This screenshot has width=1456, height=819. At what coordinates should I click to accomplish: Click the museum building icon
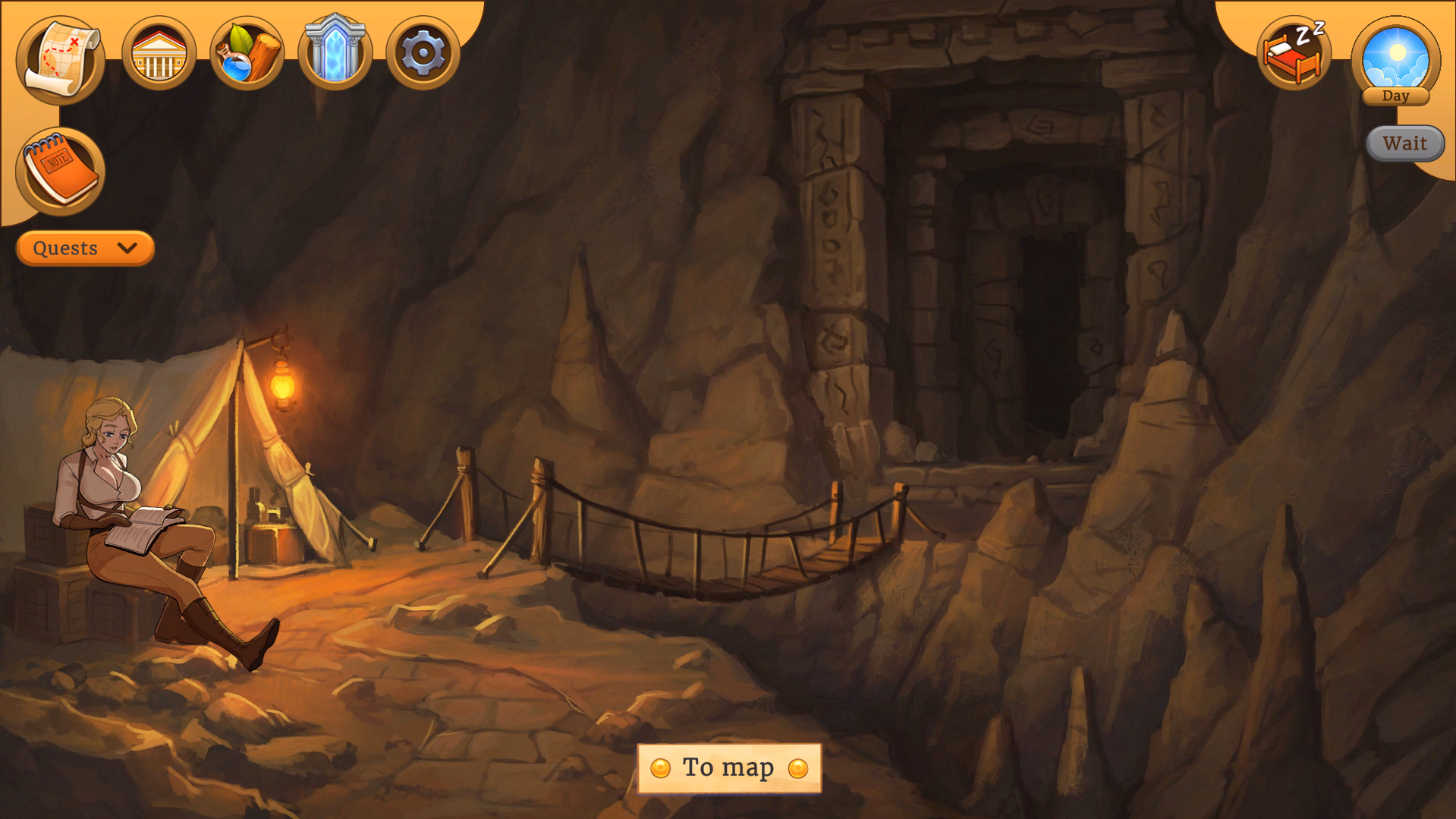coord(159,54)
